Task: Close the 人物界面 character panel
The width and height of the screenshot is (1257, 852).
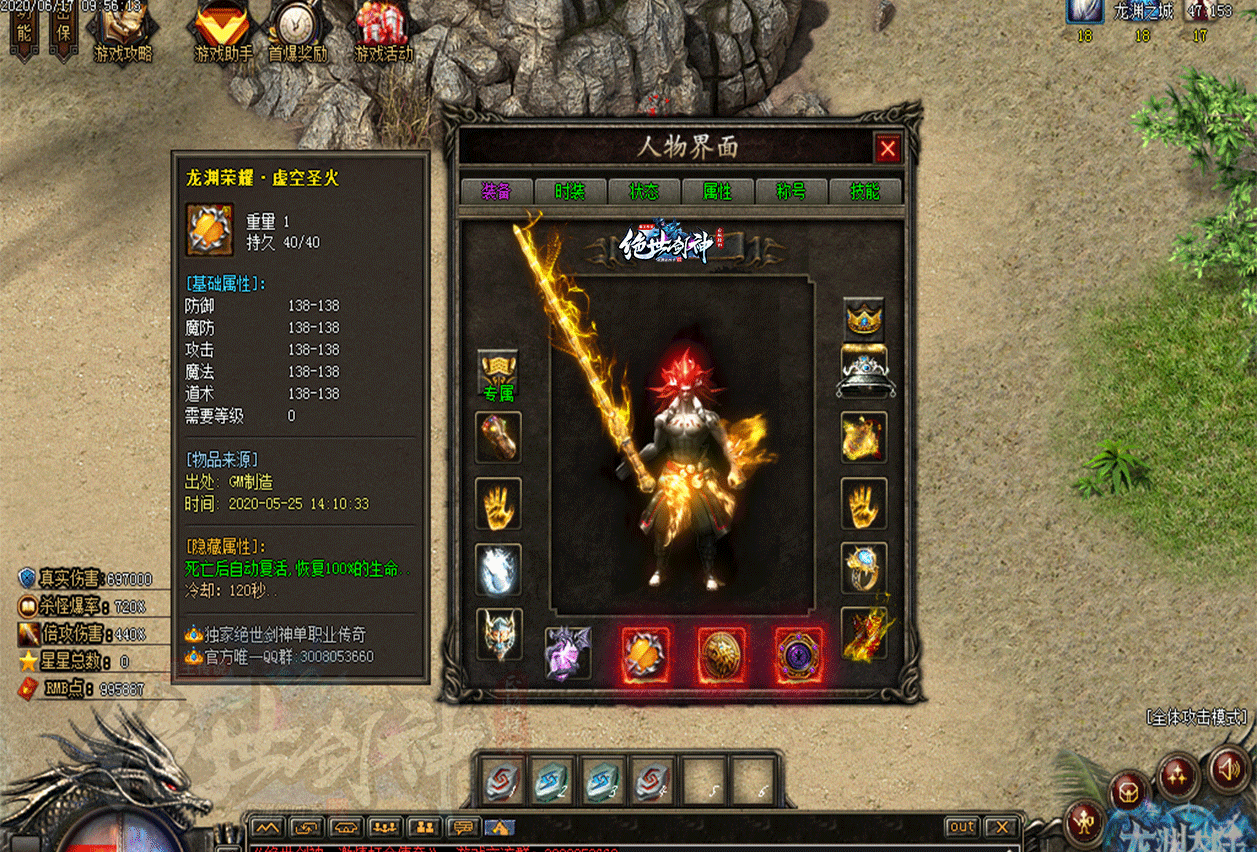Action: tap(887, 149)
